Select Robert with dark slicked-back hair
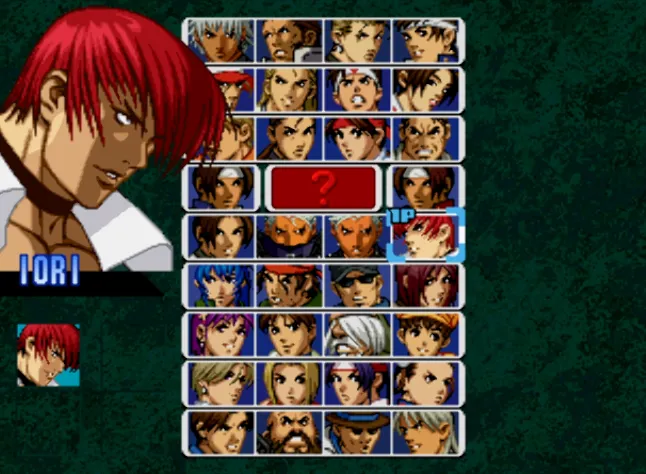 click(290, 138)
